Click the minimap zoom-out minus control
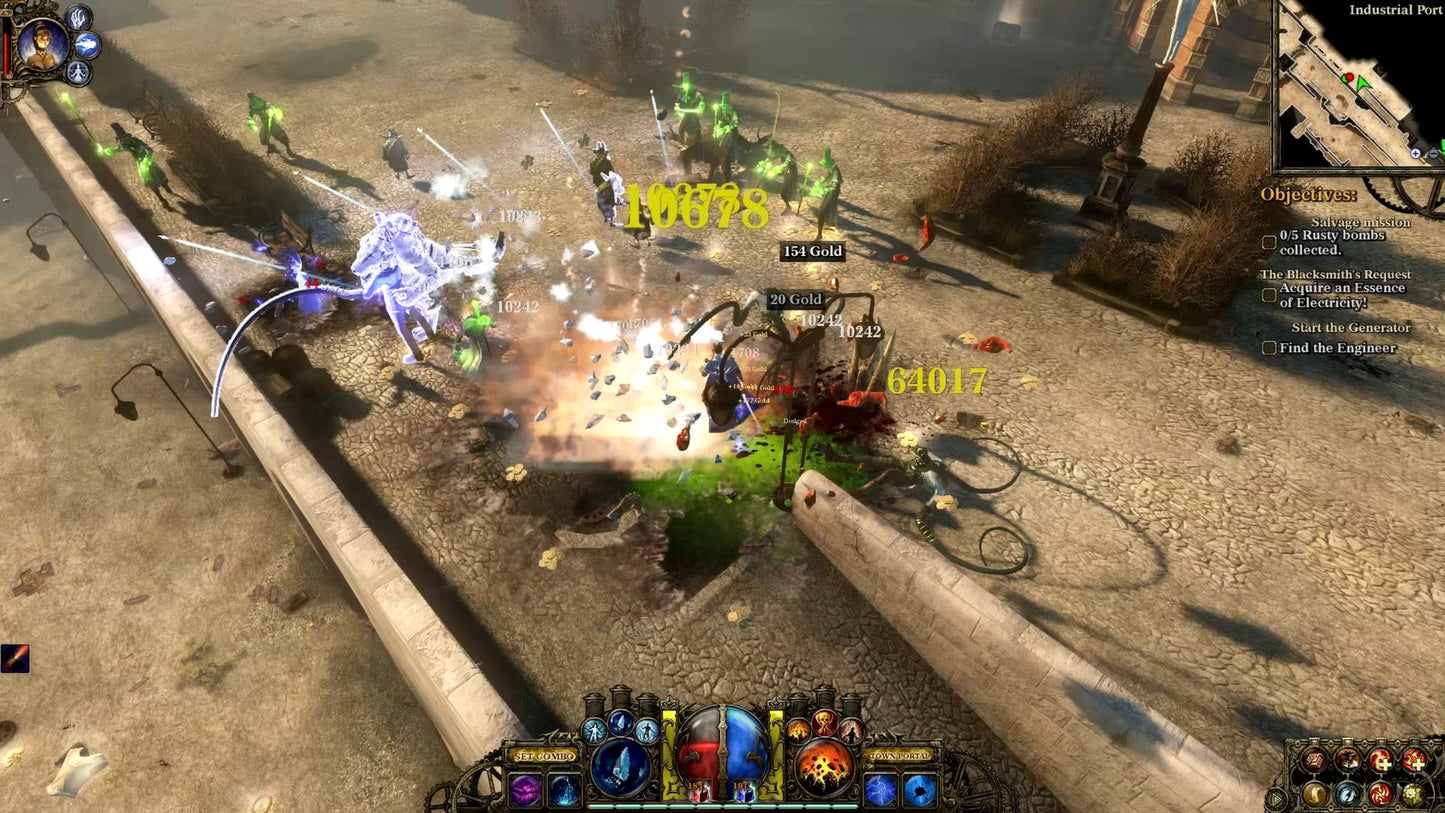This screenshot has height=813, width=1445. coord(1433,154)
